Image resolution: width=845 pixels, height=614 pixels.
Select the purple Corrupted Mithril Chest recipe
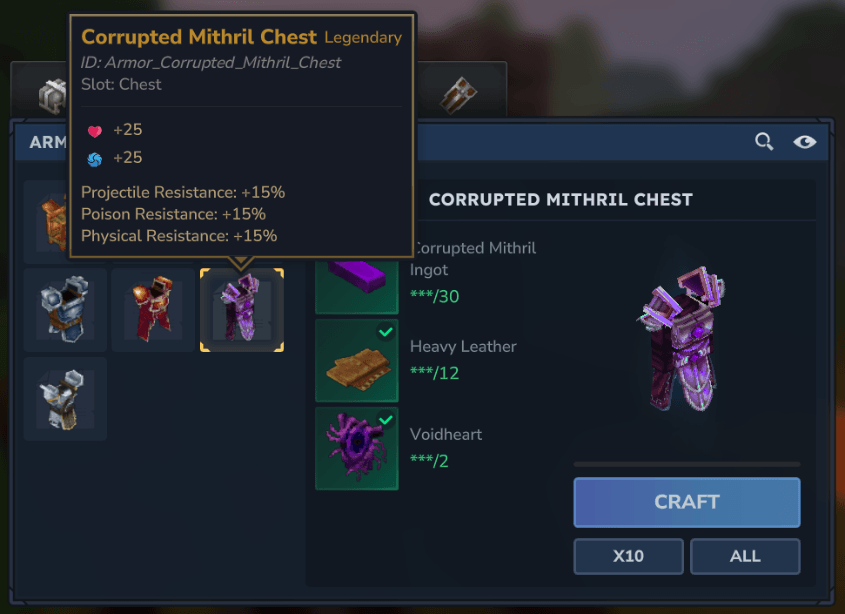(x=241, y=310)
